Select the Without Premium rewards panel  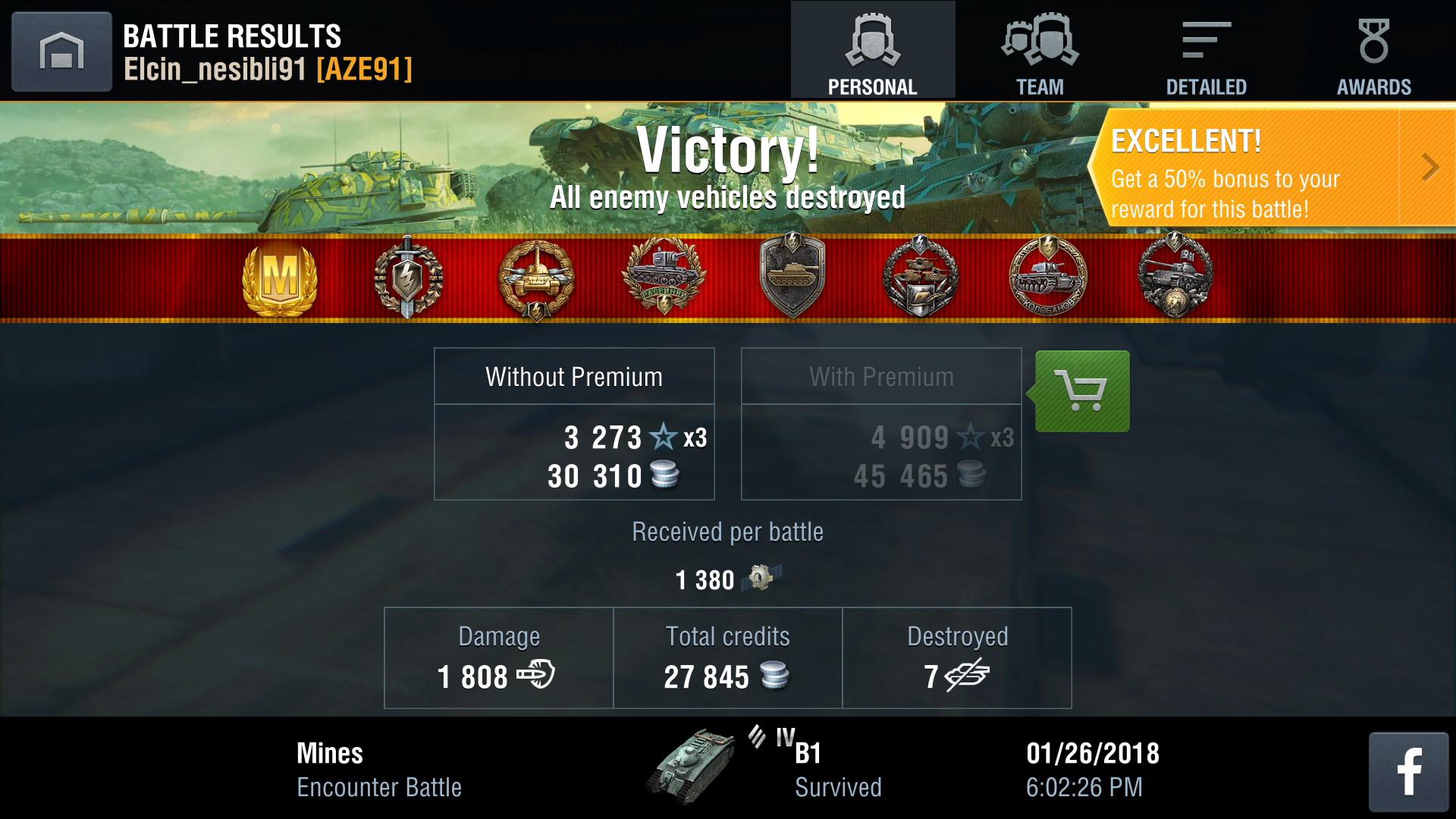click(x=574, y=424)
